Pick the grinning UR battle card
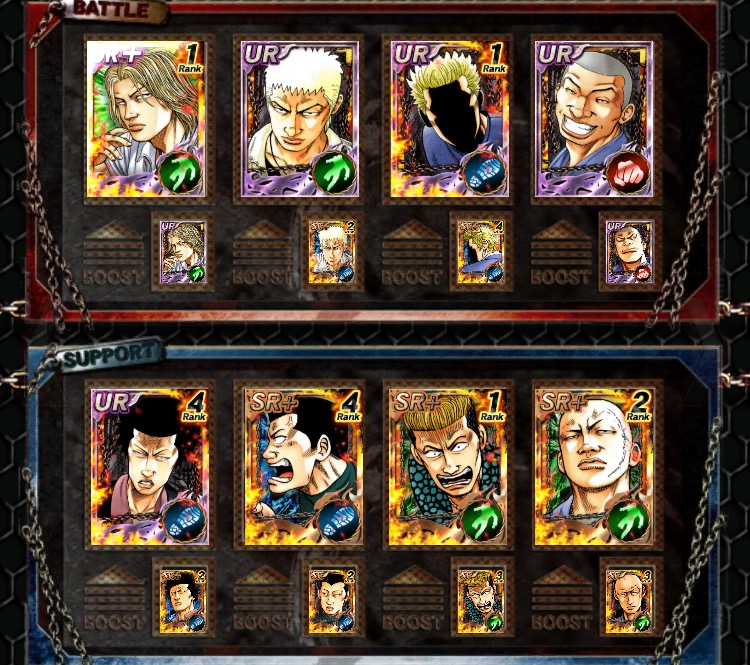Screen dimensions: 750x665 594,119
